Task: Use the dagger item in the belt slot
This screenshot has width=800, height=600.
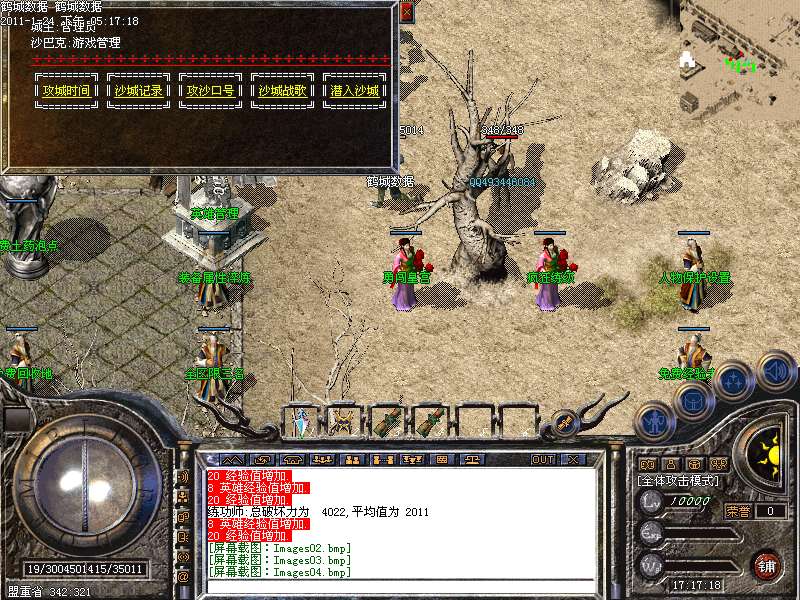Action: point(302,421)
